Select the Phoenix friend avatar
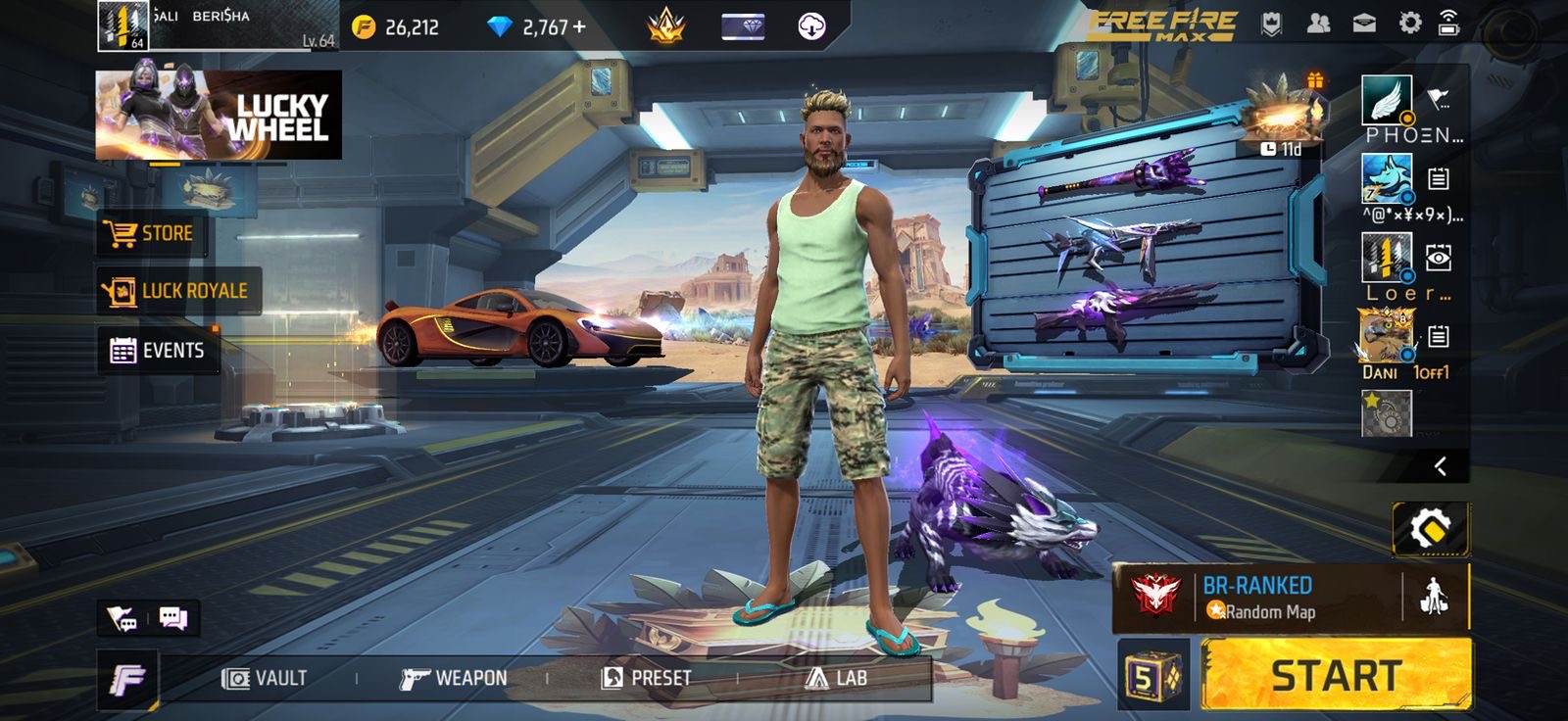 (1387, 100)
